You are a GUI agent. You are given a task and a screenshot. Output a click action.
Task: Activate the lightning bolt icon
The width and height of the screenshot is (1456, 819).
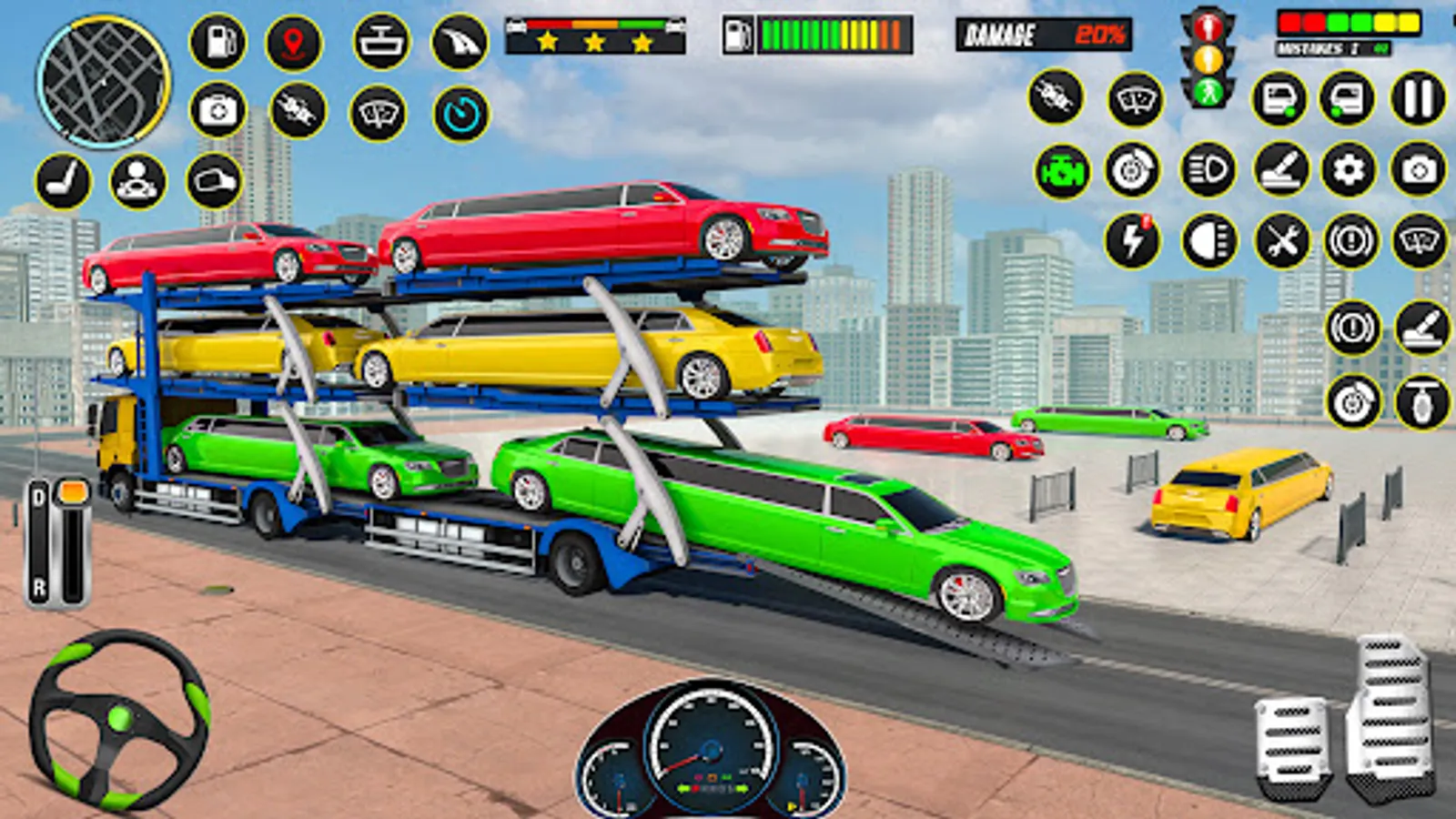(1133, 241)
